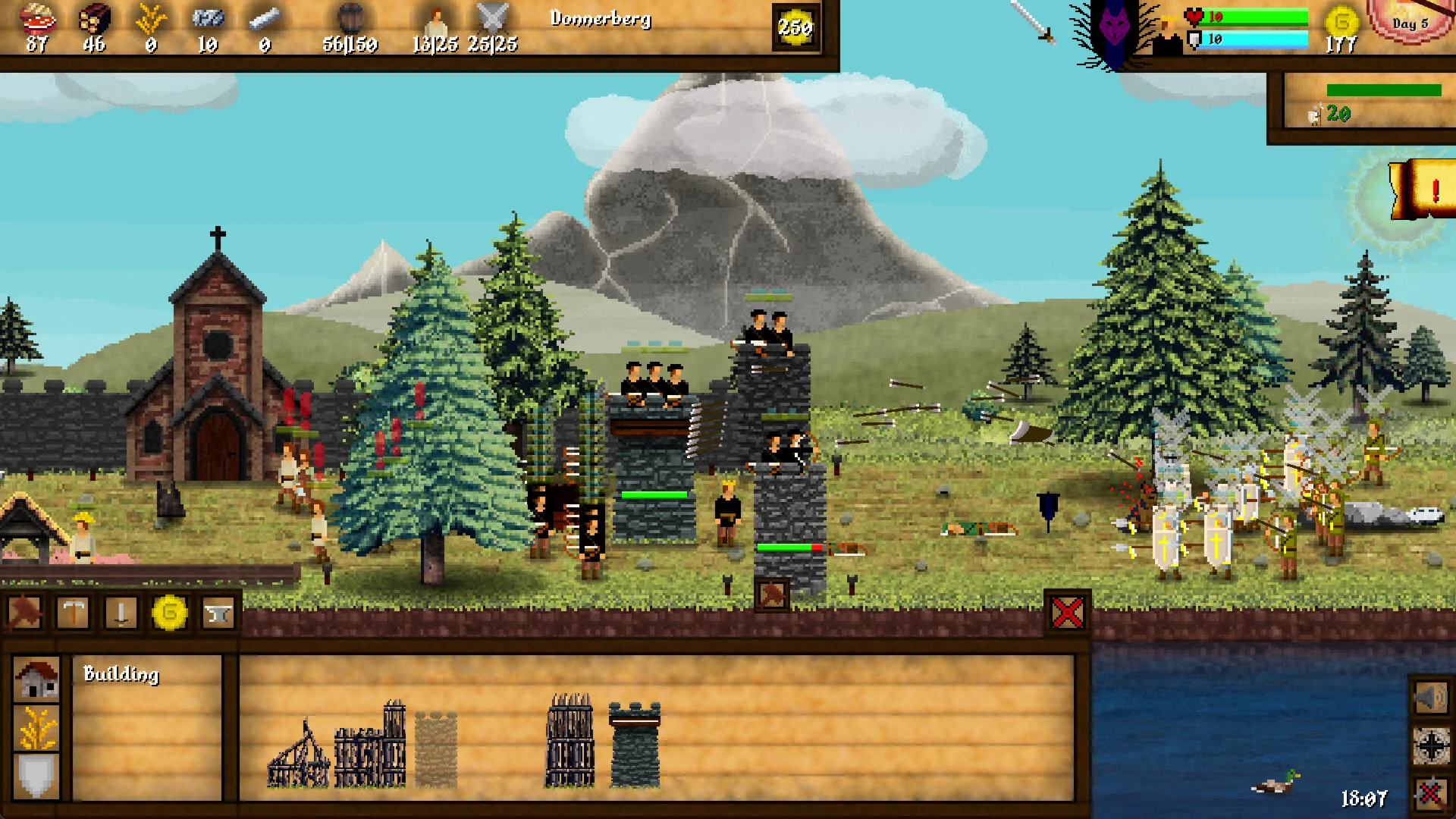Image resolution: width=1456 pixels, height=819 pixels.
Task: Click the compass rose button
Action: tap(1431, 746)
